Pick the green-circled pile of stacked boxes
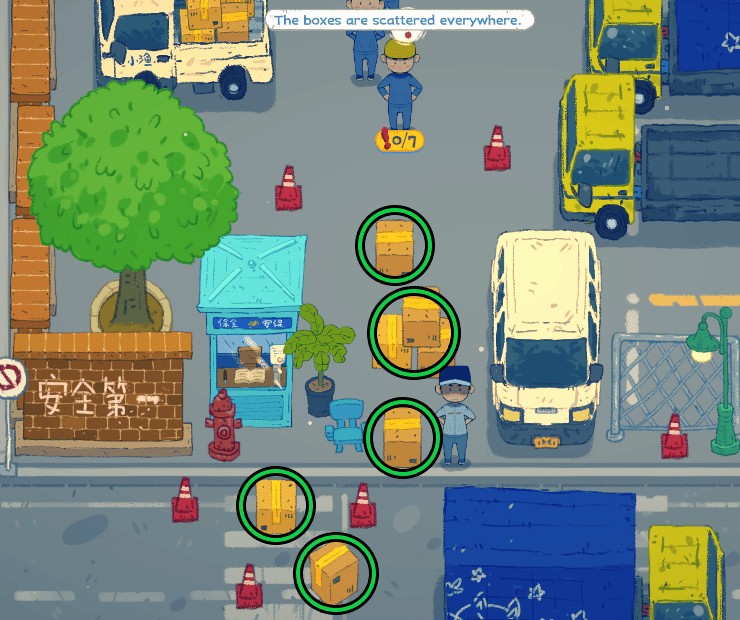This screenshot has height=620, width=740. pos(414,329)
